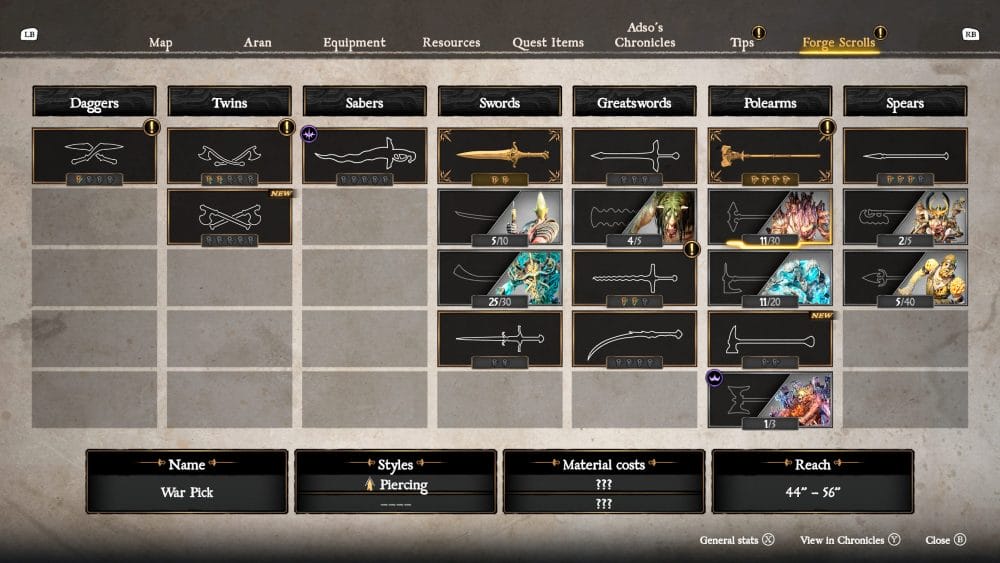This screenshot has width=1000, height=563.
Task: Pick the Sabers weapon scroll
Action: pos(365,155)
